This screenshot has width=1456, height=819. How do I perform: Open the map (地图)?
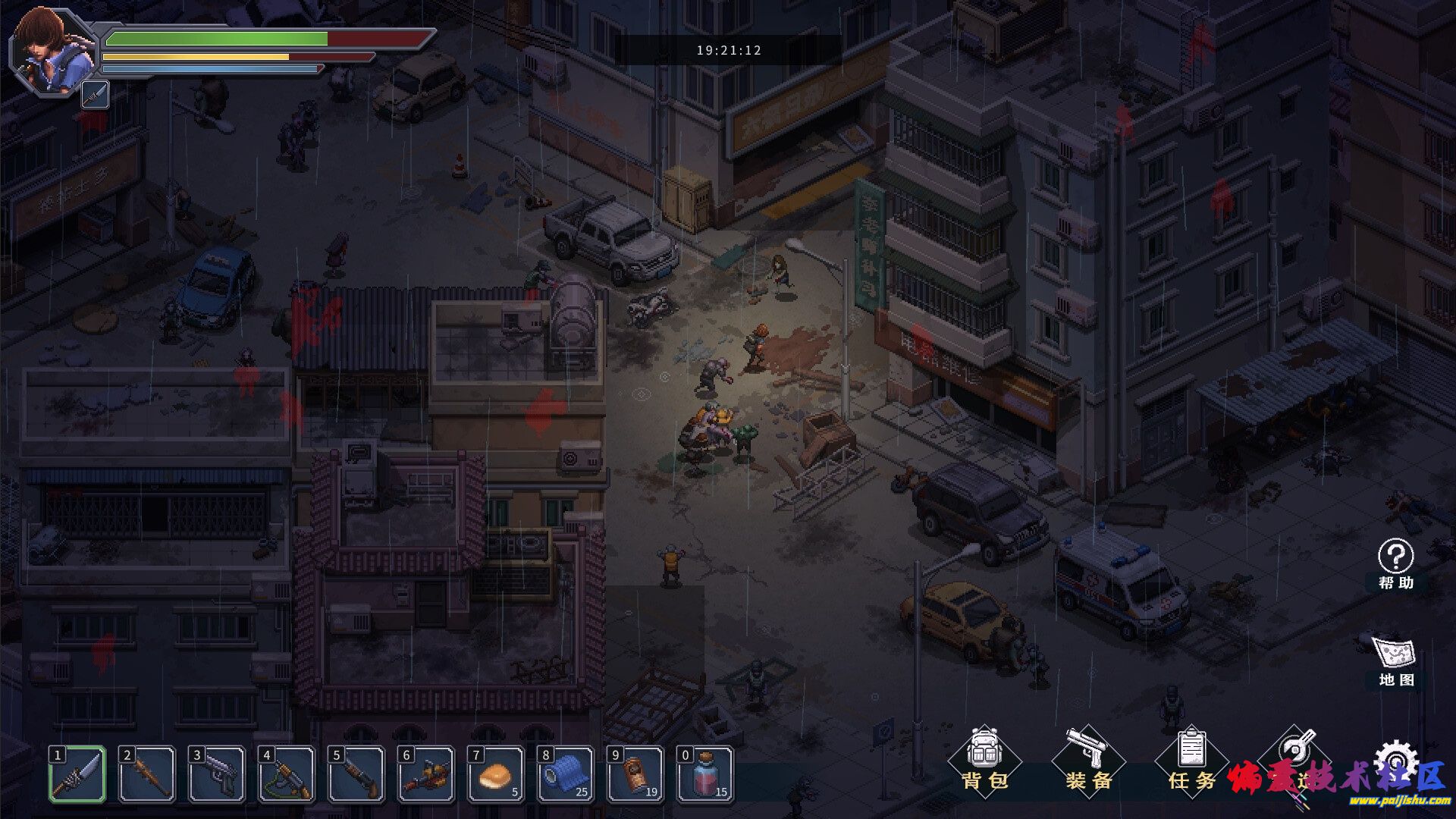pos(1395,660)
